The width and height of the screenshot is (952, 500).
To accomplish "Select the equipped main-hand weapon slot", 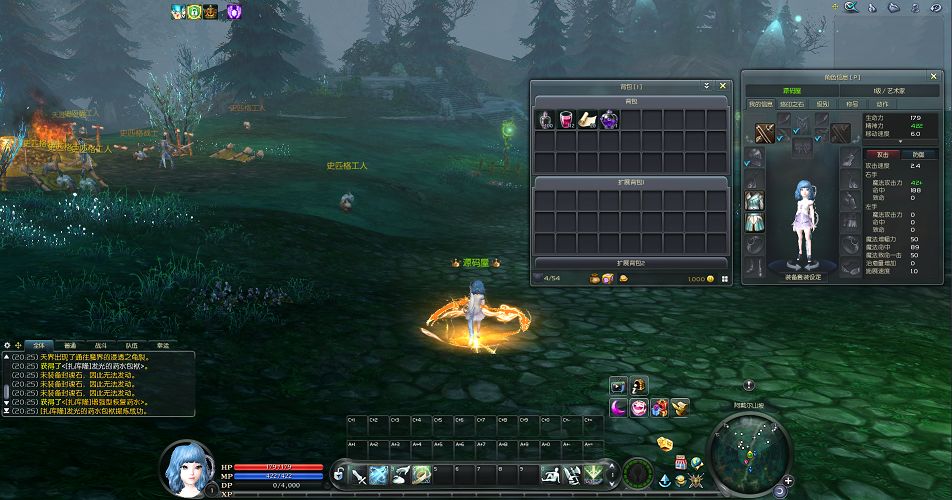I will 764,133.
